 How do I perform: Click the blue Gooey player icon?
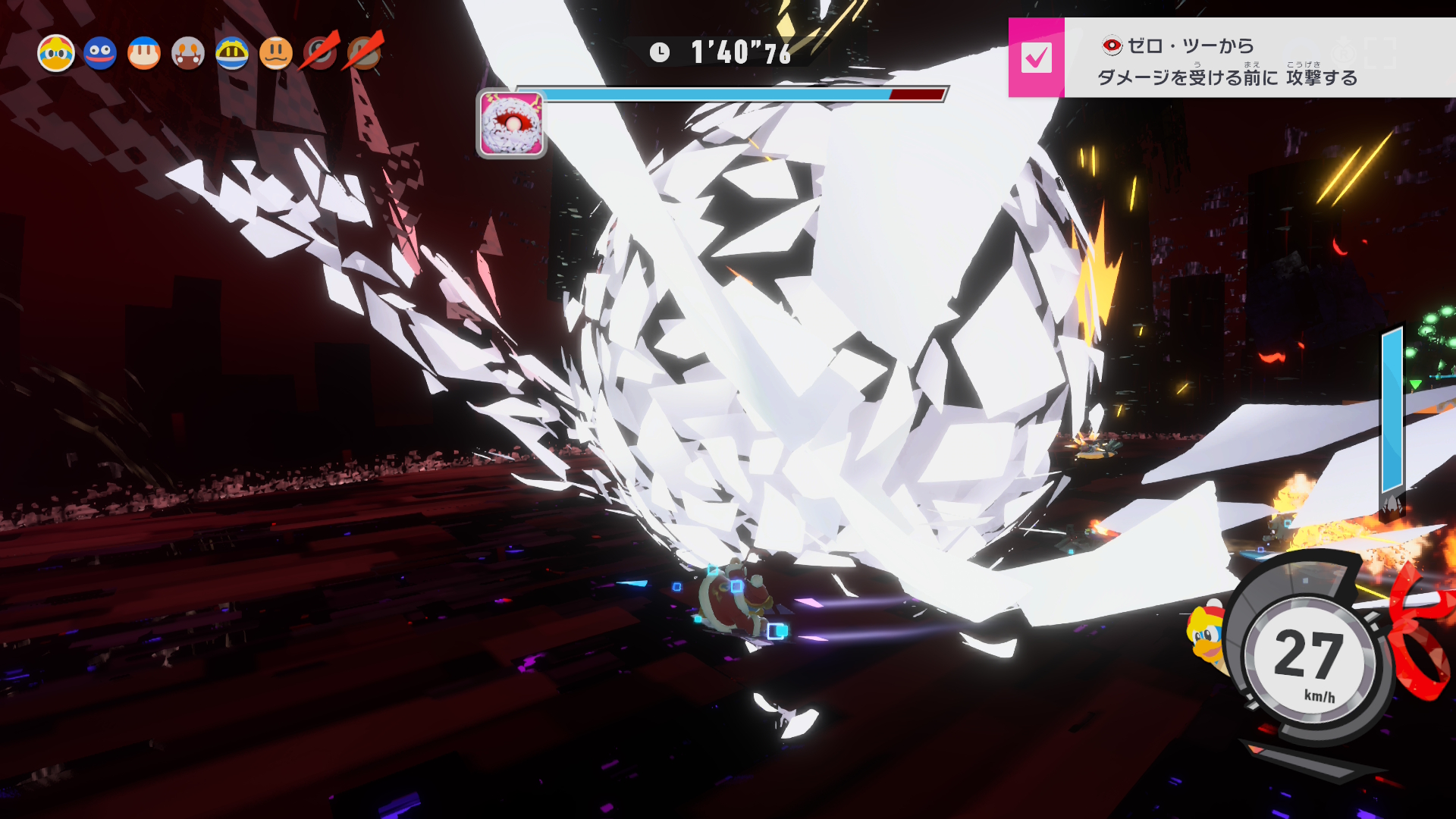100,54
